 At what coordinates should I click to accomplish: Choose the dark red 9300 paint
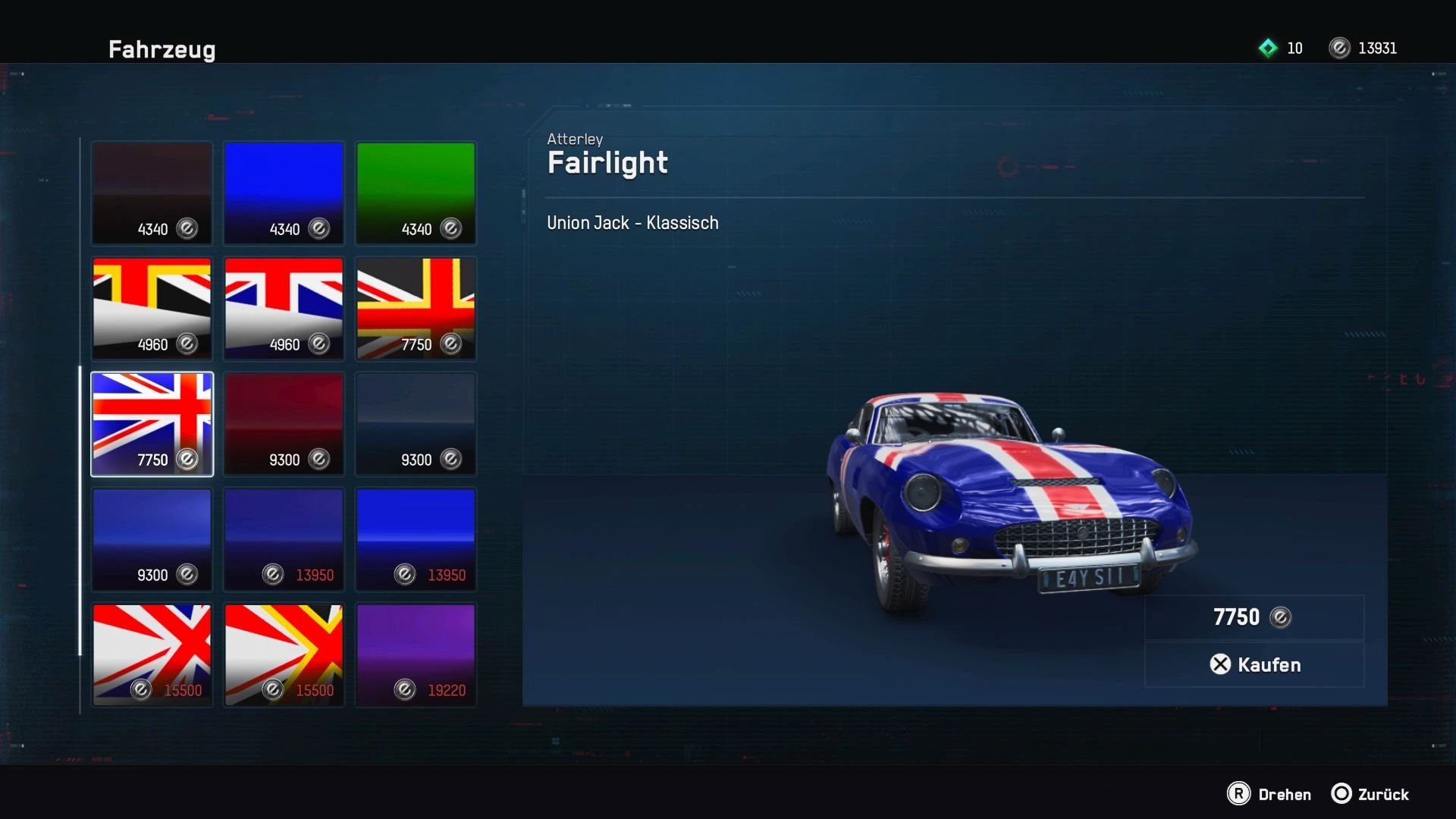coord(284,423)
